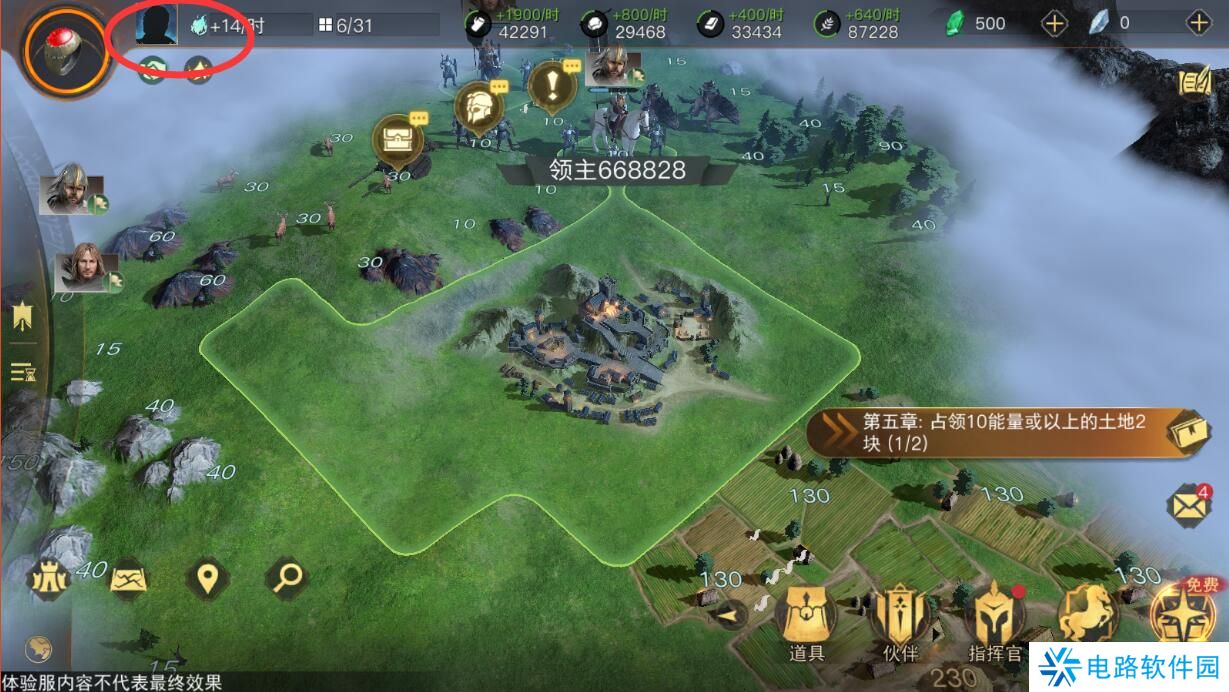
Task: Go to the castle city view
Action: 48,579
